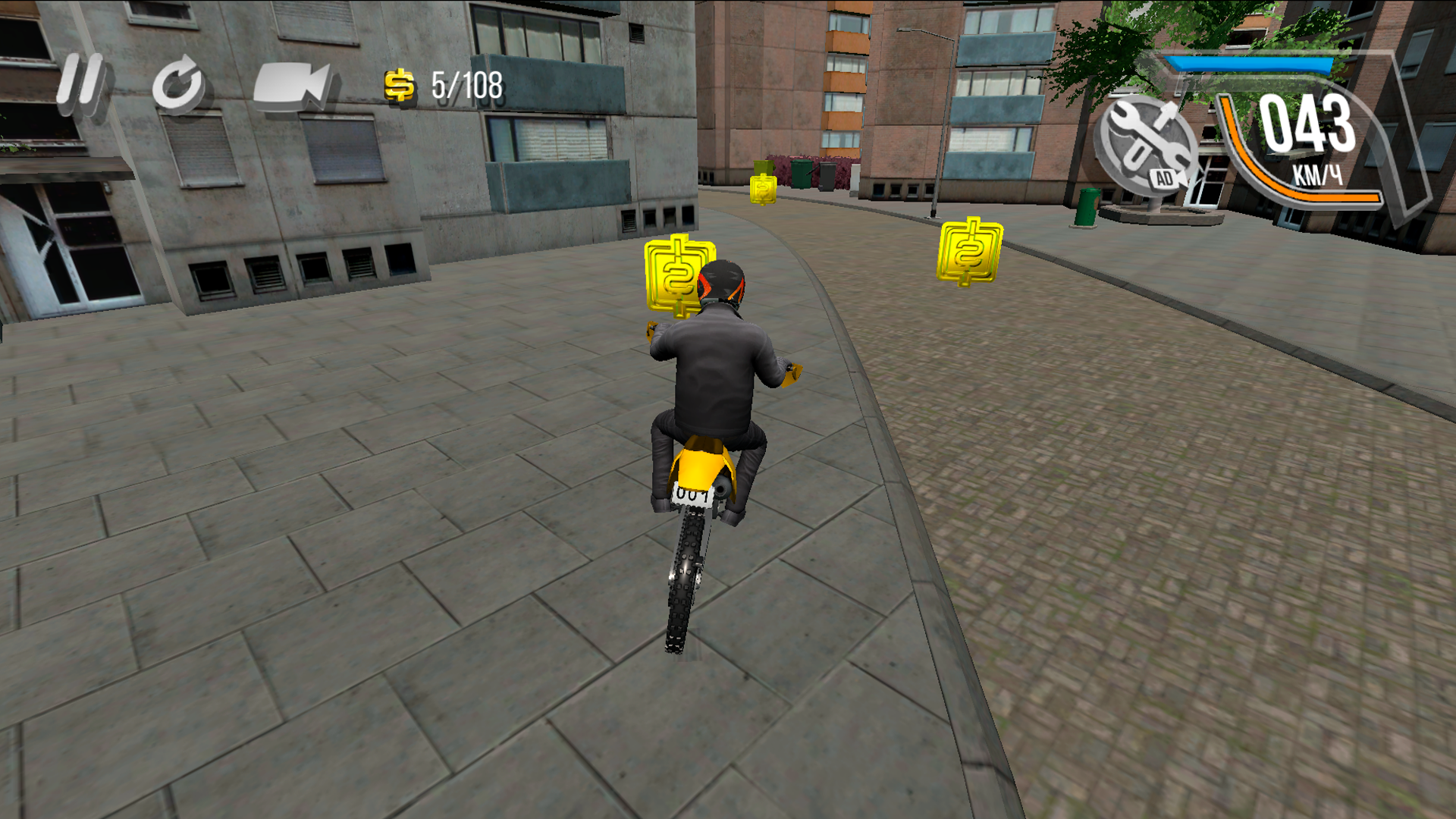
Task: Click the gold dollar coin counter icon
Action: [x=399, y=86]
